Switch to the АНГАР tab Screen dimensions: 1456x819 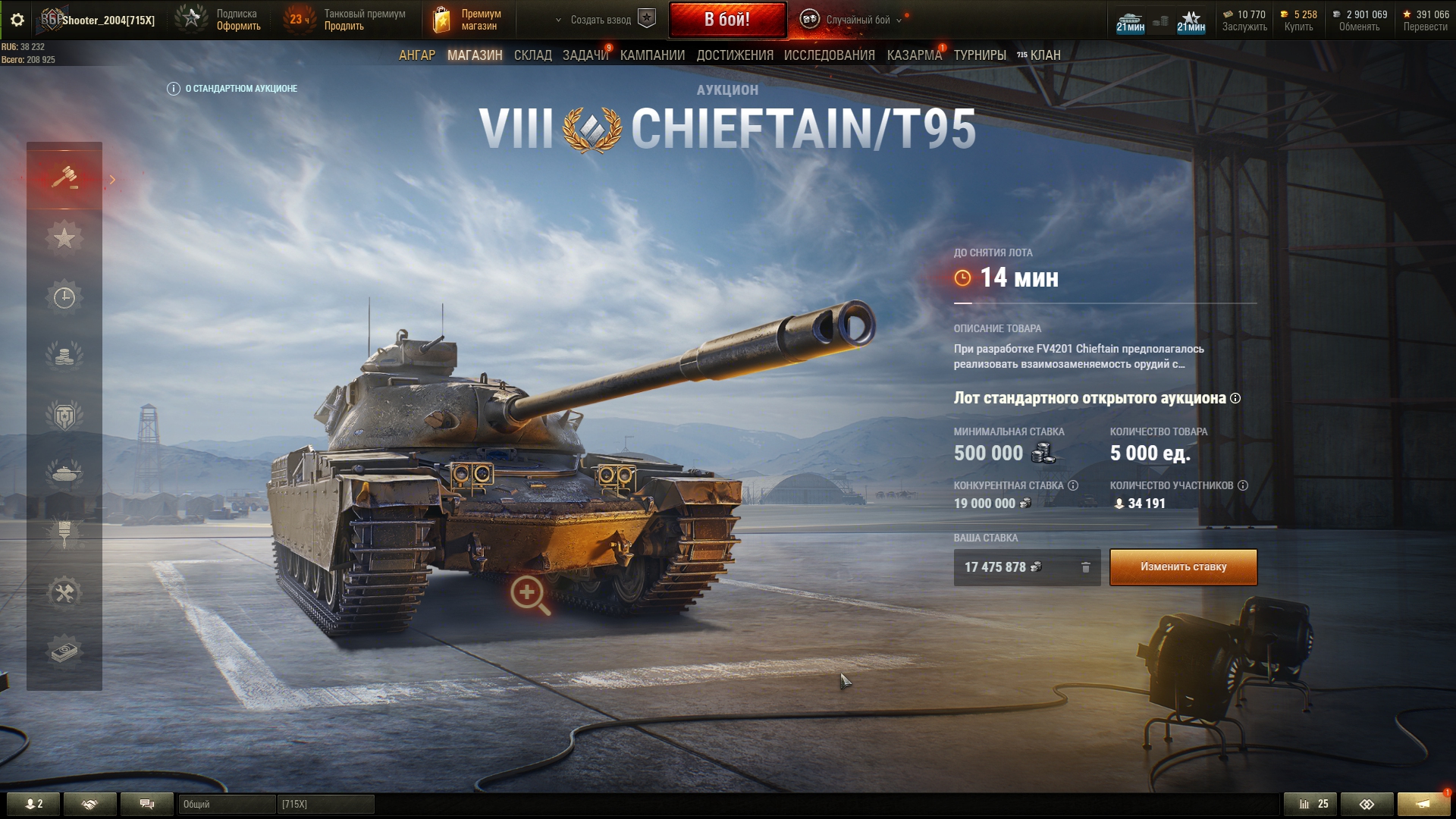coord(417,55)
